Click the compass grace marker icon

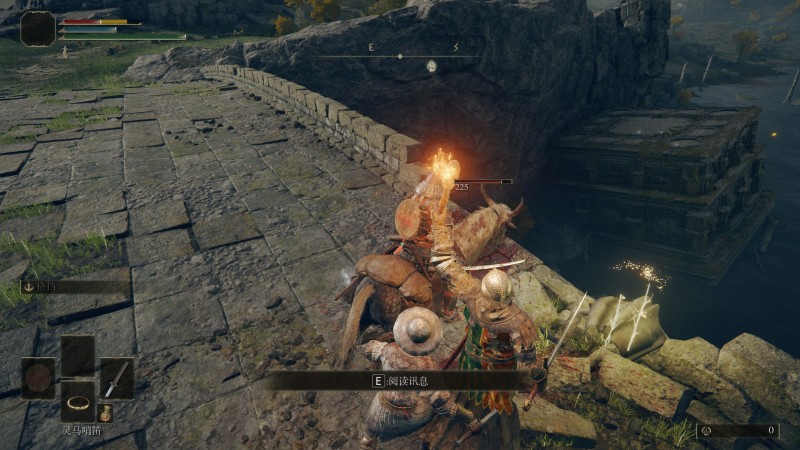tap(432, 66)
